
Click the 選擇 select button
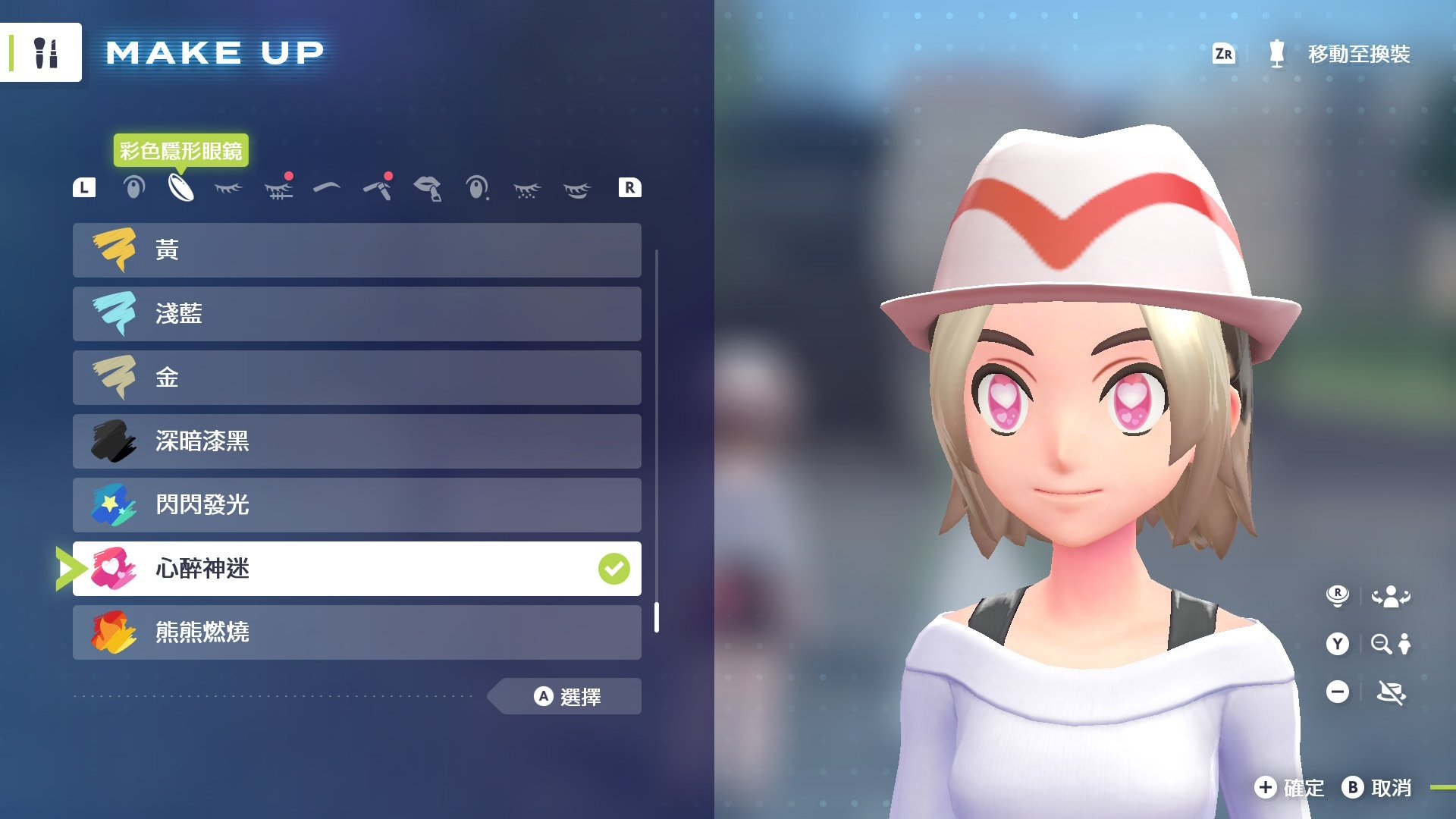(x=567, y=696)
